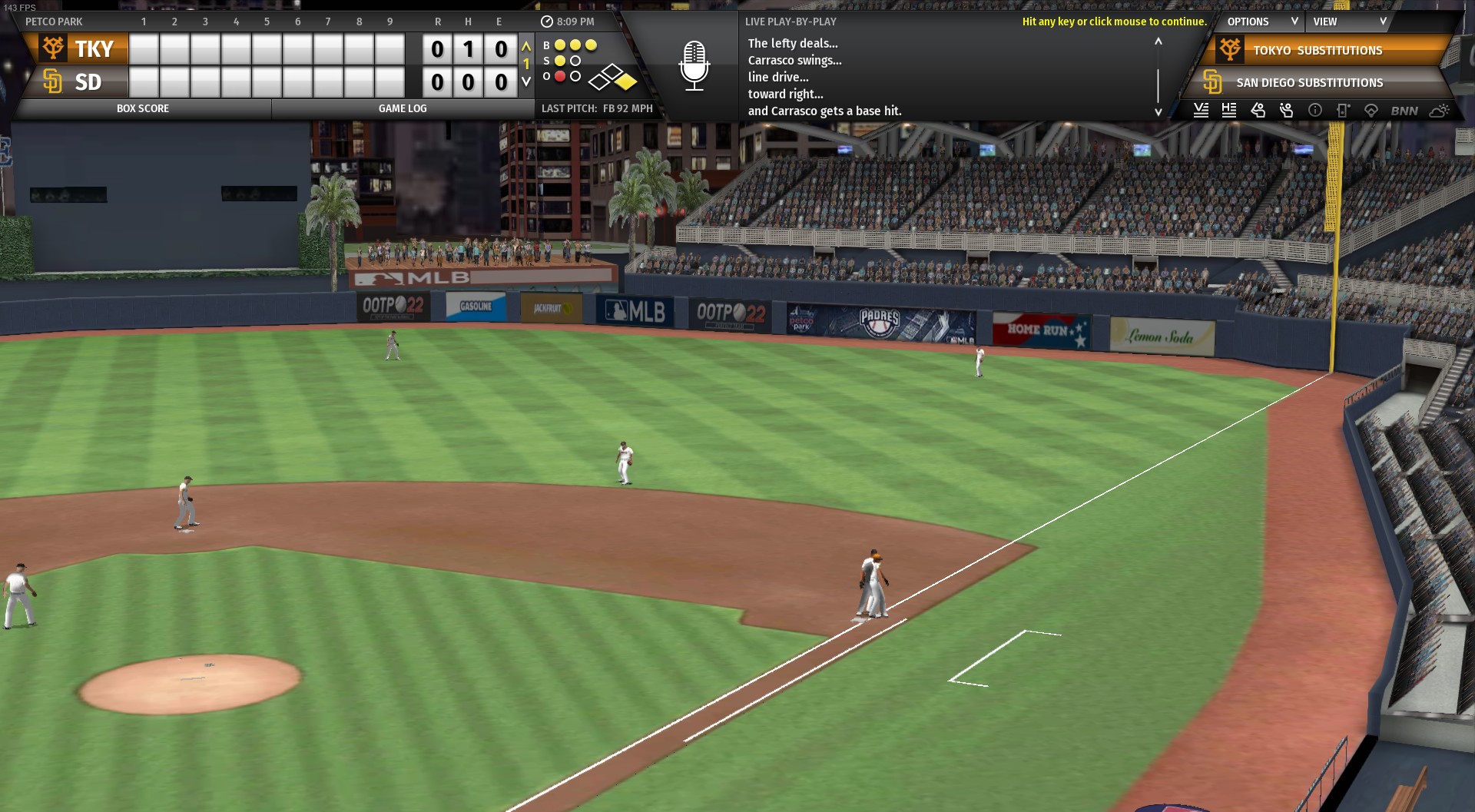This screenshot has width=1475, height=812.
Task: Expand the View dropdown menu
Action: point(1349,22)
